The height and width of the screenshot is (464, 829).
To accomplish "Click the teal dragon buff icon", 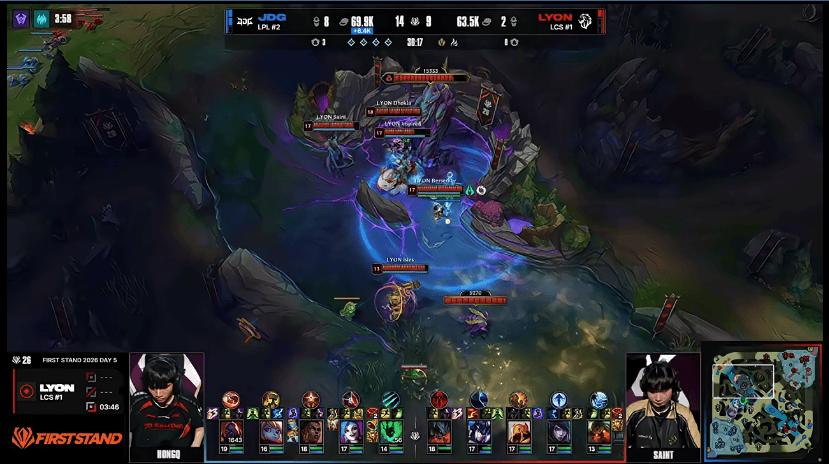I will [x=41, y=18].
